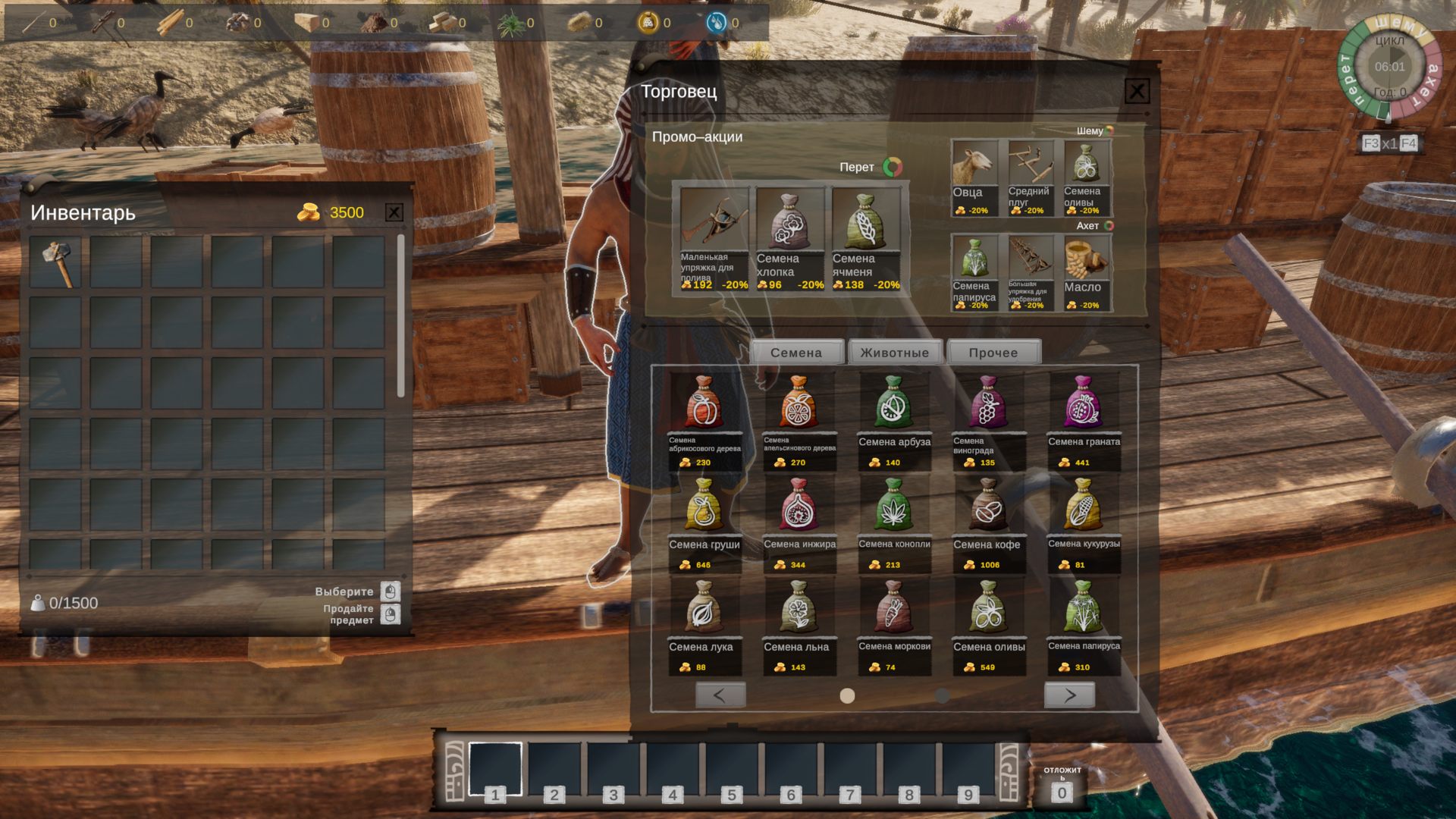Purchase Семена кофе seed bag

tap(988, 524)
